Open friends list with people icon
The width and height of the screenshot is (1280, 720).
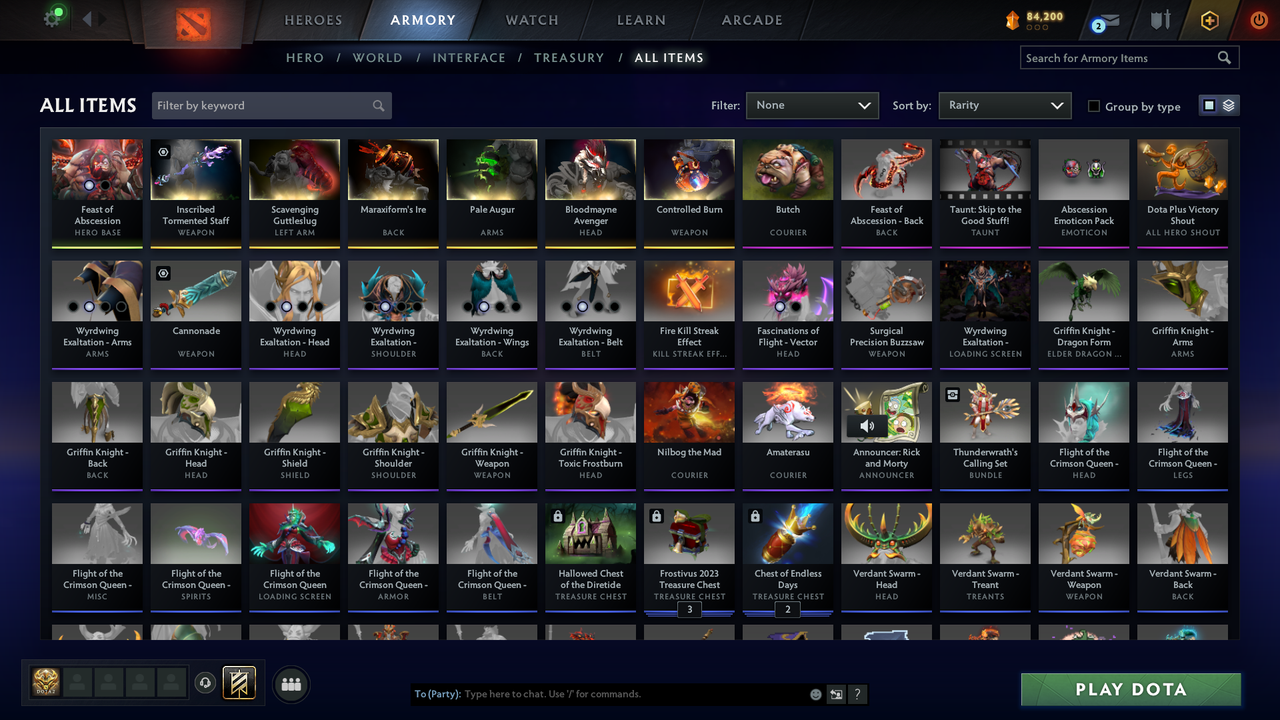(289, 684)
